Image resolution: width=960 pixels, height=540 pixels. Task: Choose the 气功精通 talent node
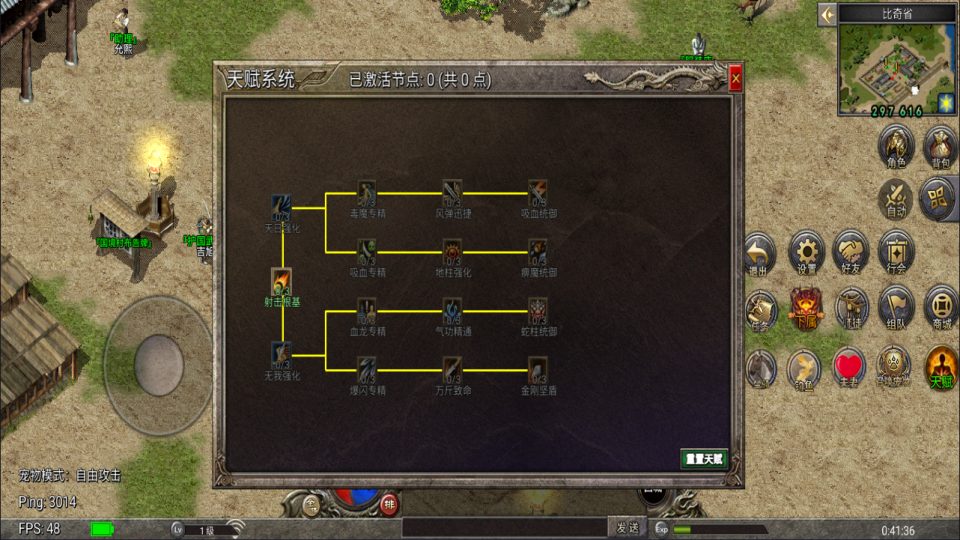coord(453,311)
